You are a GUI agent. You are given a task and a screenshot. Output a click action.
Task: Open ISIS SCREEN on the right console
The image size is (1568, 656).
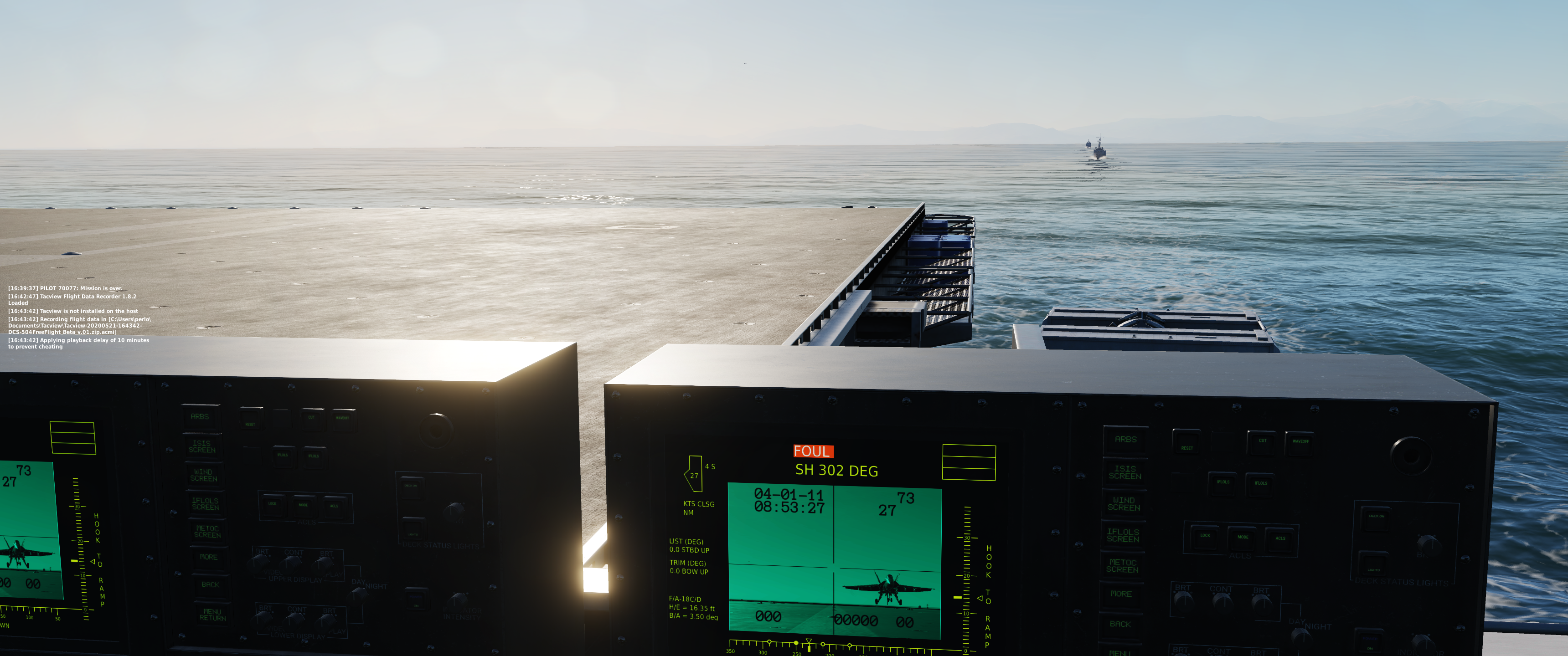1125,473
